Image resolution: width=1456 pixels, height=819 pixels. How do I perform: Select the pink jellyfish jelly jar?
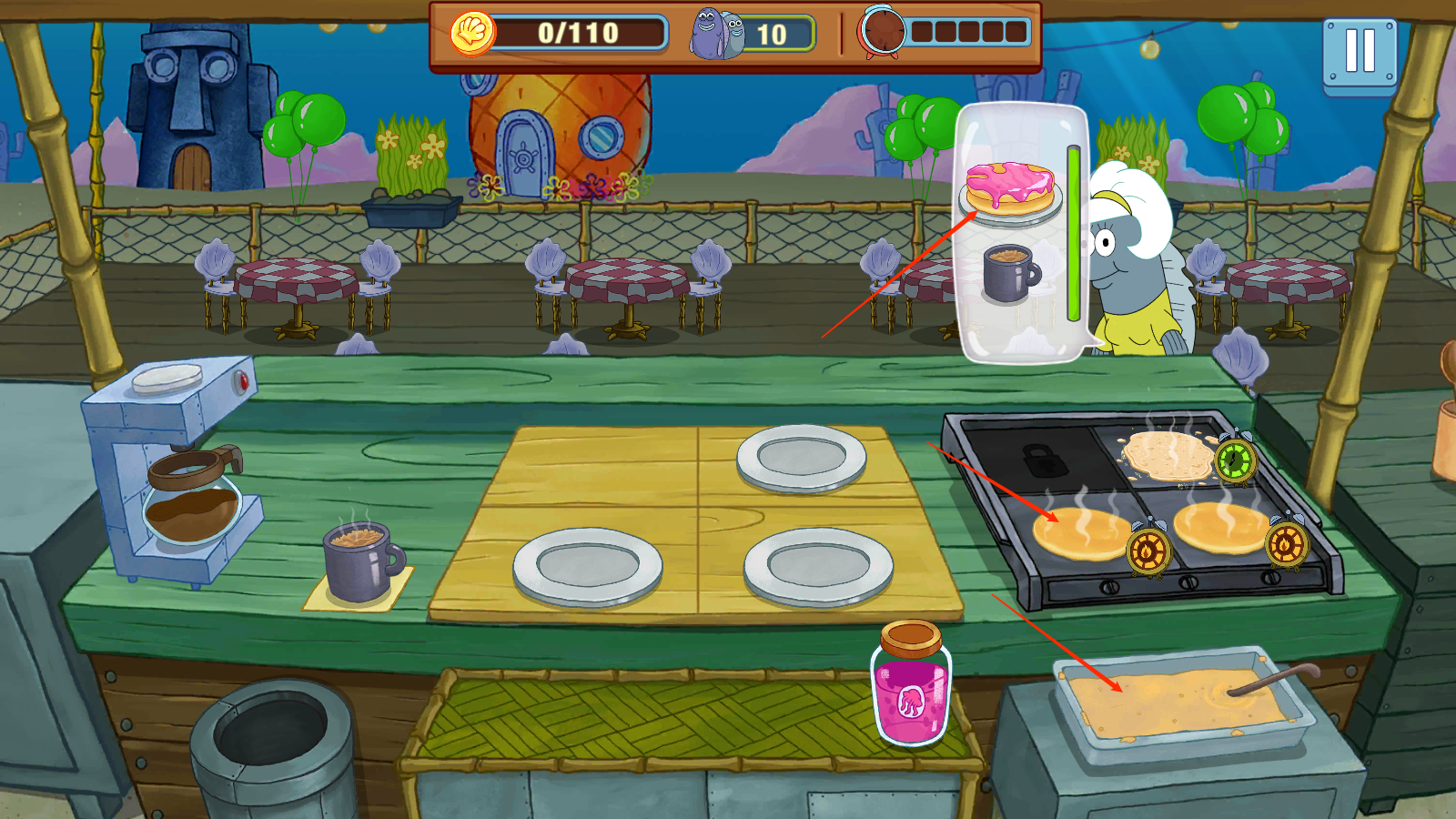911,686
